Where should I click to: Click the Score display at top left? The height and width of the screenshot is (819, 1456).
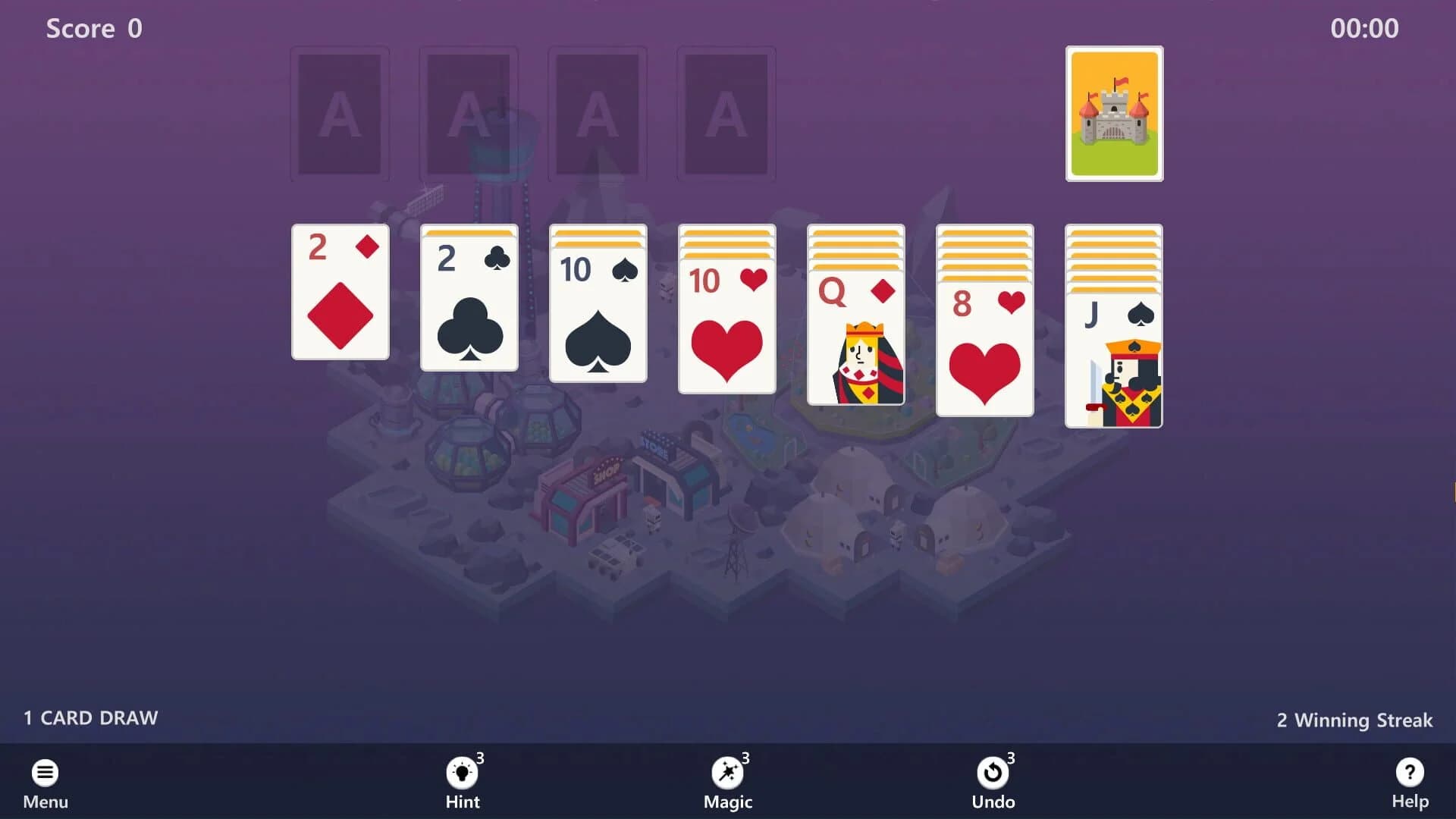click(93, 29)
